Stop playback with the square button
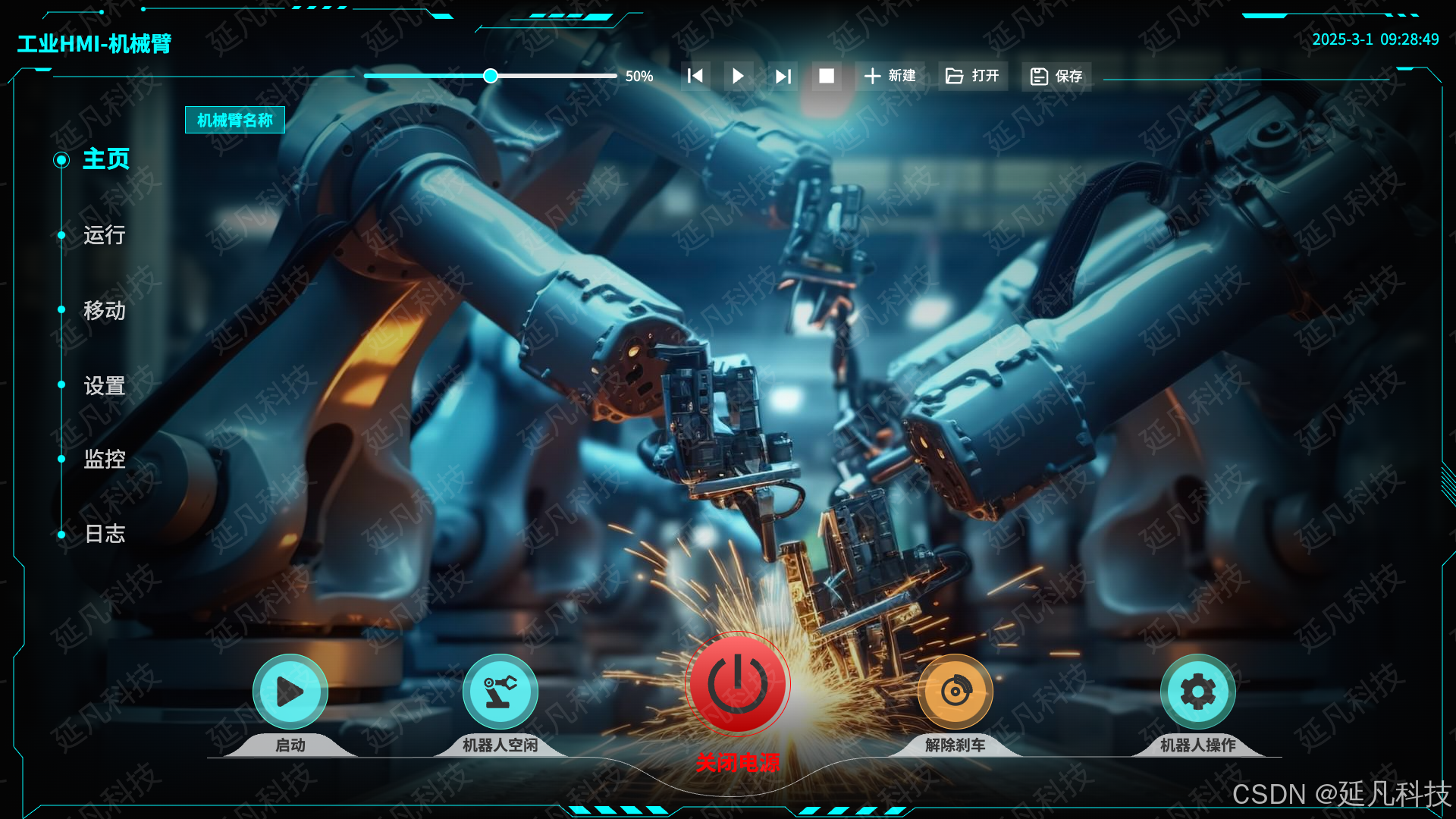1456x819 pixels. point(827,76)
